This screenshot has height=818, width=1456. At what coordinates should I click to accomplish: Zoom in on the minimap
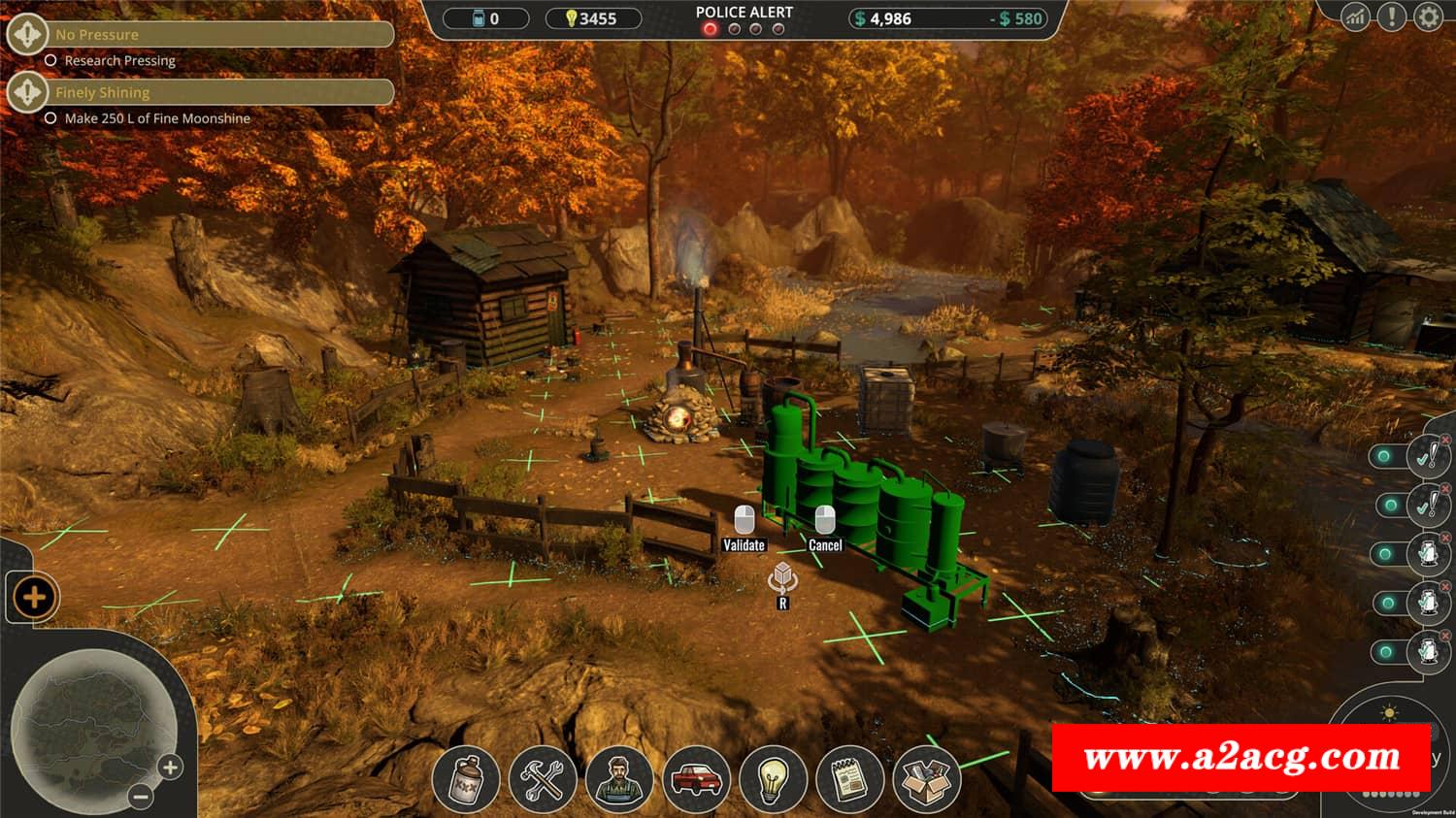(170, 768)
